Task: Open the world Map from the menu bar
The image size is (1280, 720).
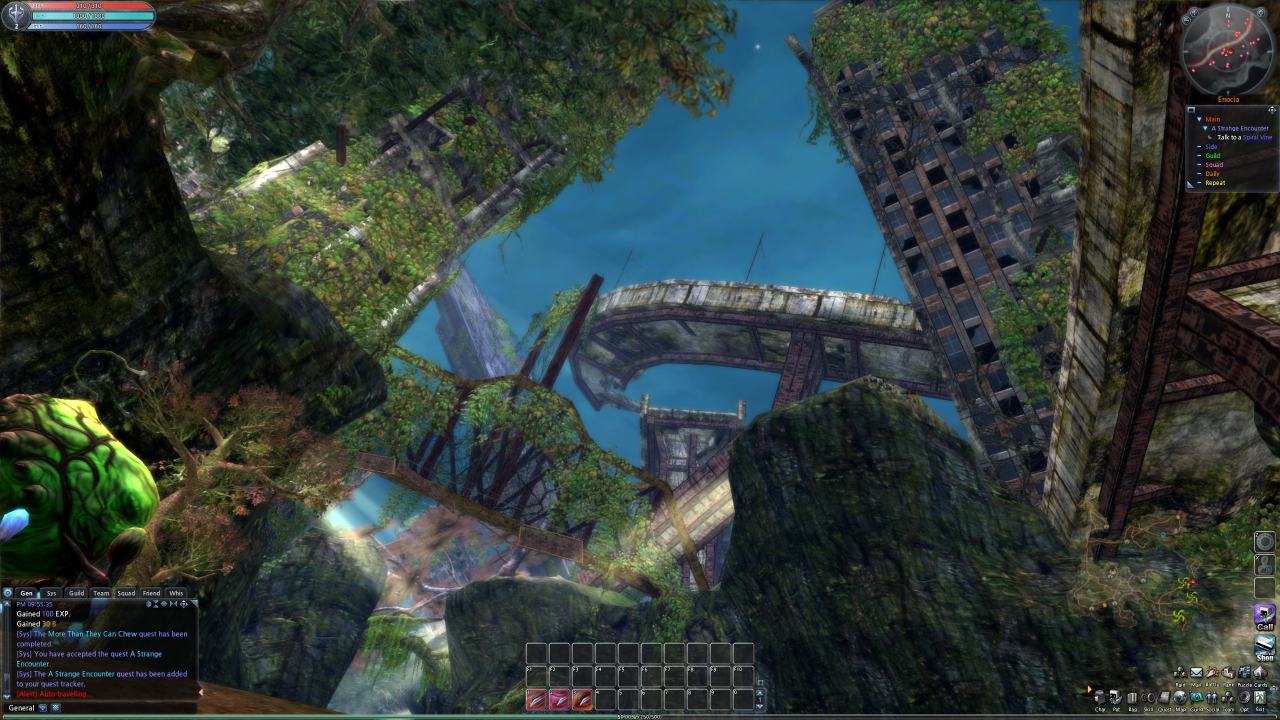Action: click(1180, 698)
